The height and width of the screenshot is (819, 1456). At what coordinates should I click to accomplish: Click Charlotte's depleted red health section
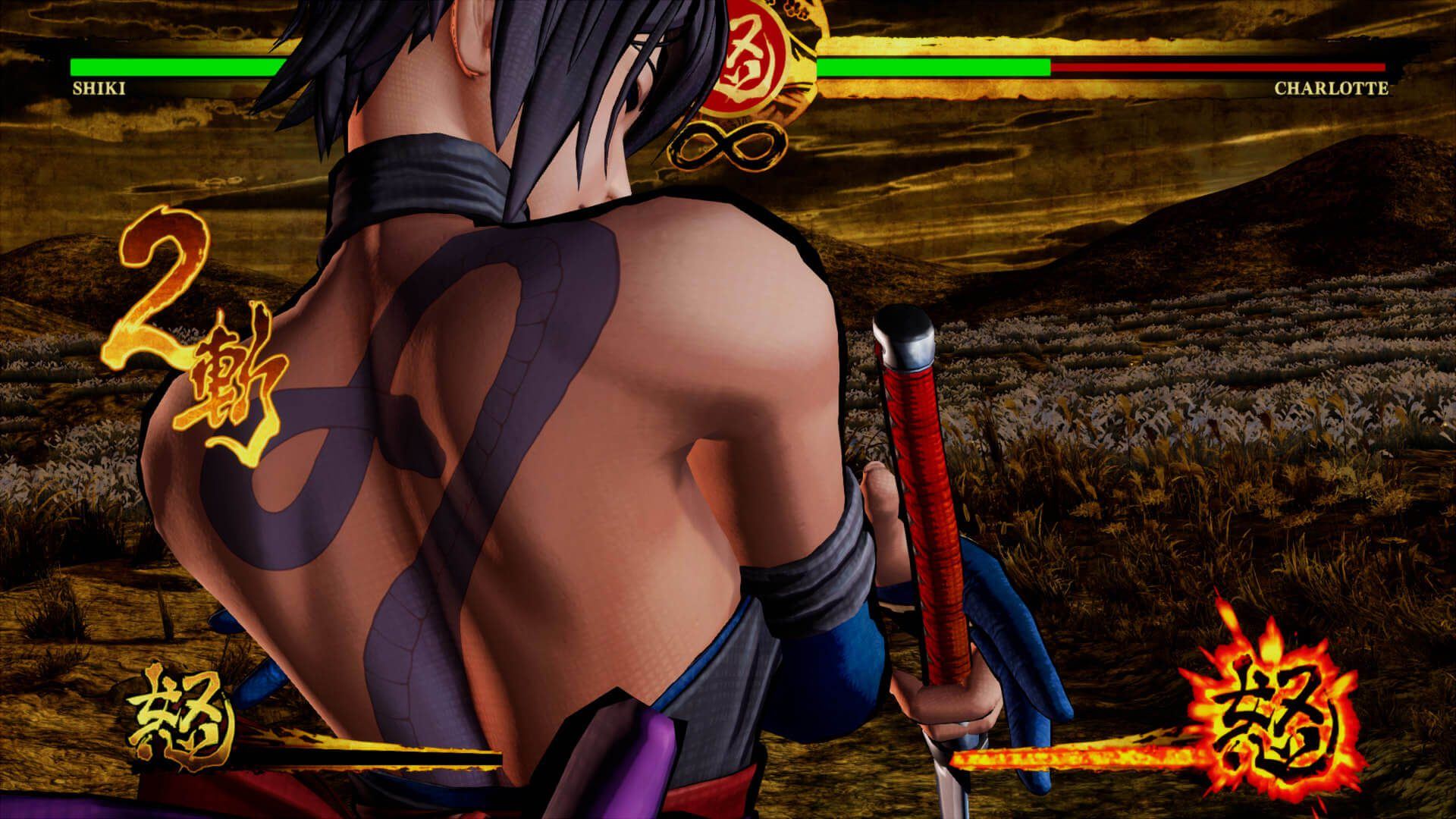tap(1213, 67)
